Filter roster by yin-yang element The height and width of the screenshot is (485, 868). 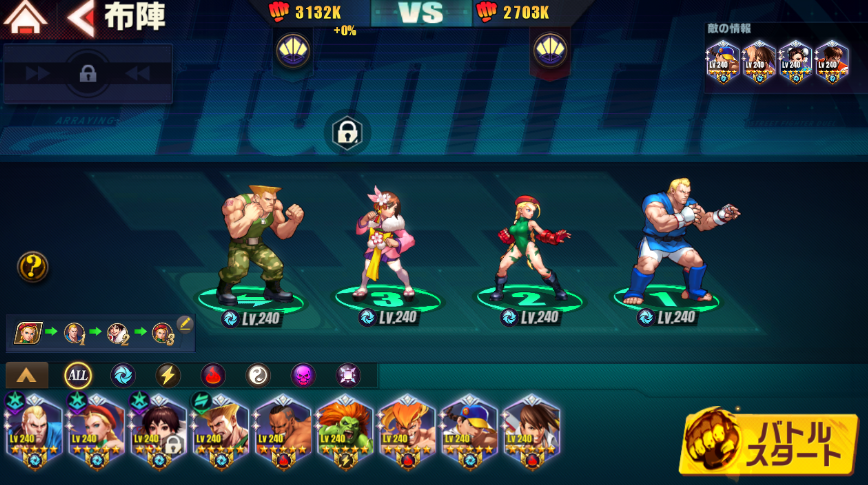pyautogui.click(x=258, y=375)
